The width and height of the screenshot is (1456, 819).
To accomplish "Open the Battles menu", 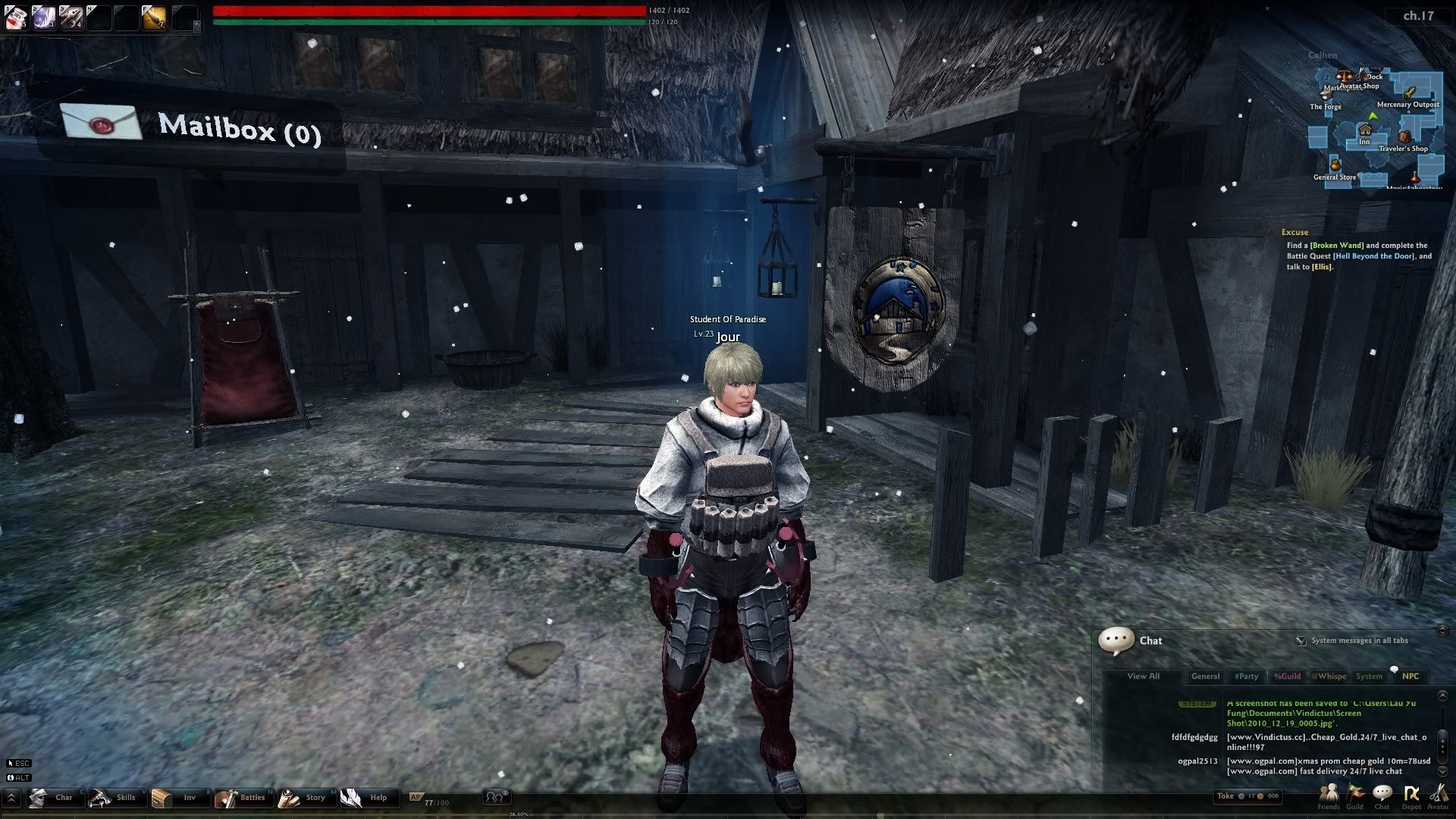I will 240,798.
